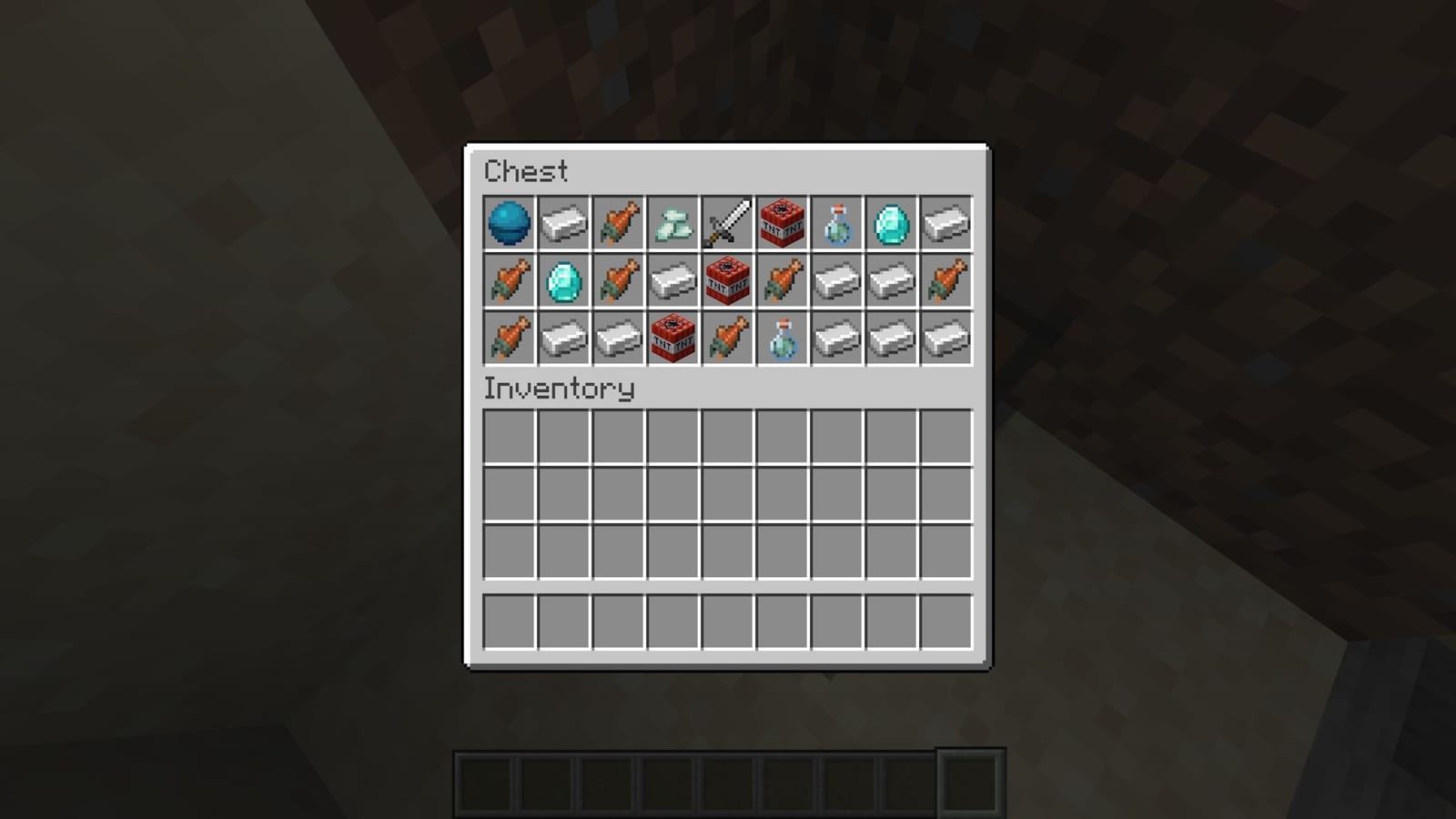Select the blue orb in the first chest slot

pos(507,224)
